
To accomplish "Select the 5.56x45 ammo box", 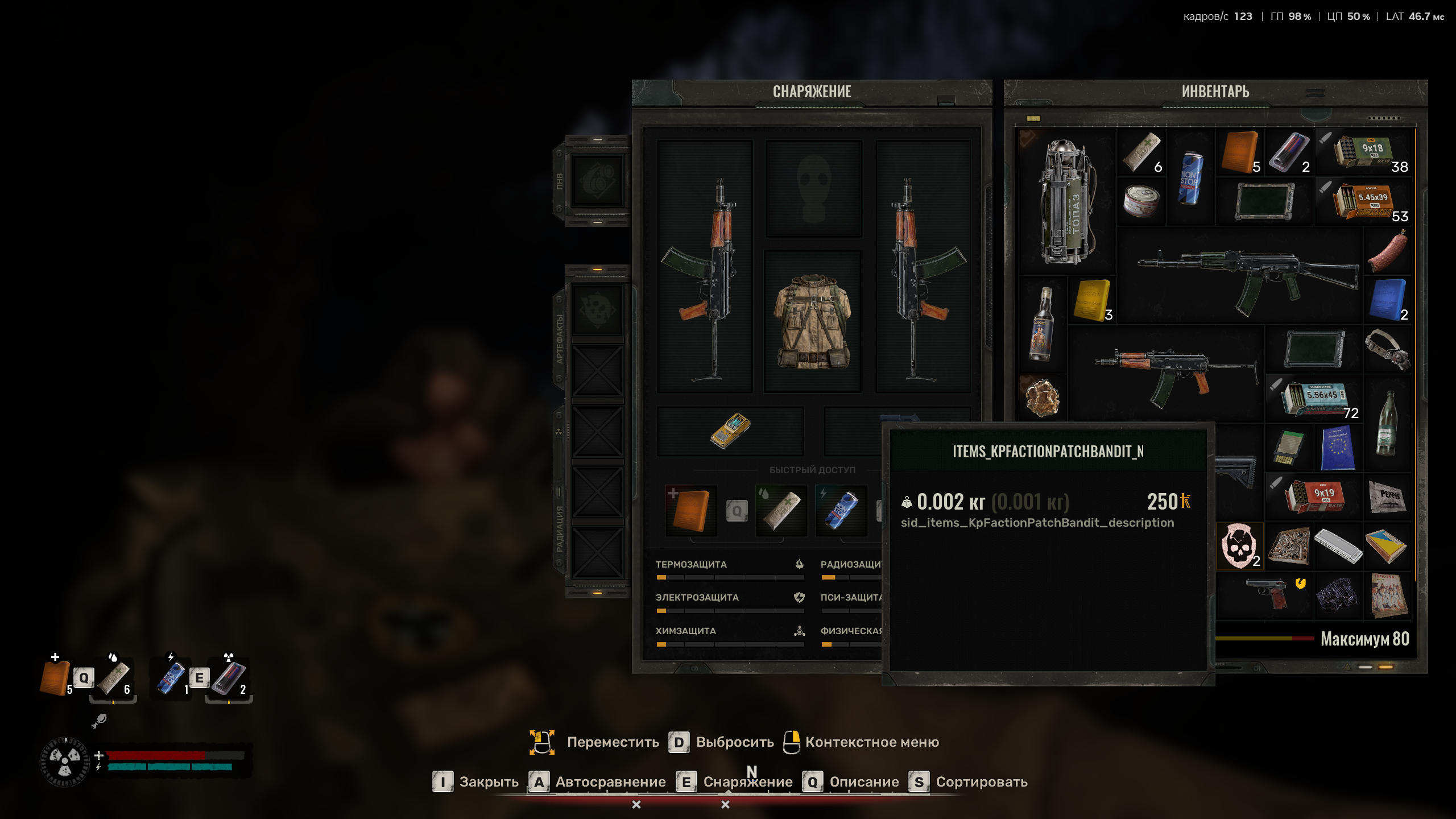I will [x=1314, y=398].
